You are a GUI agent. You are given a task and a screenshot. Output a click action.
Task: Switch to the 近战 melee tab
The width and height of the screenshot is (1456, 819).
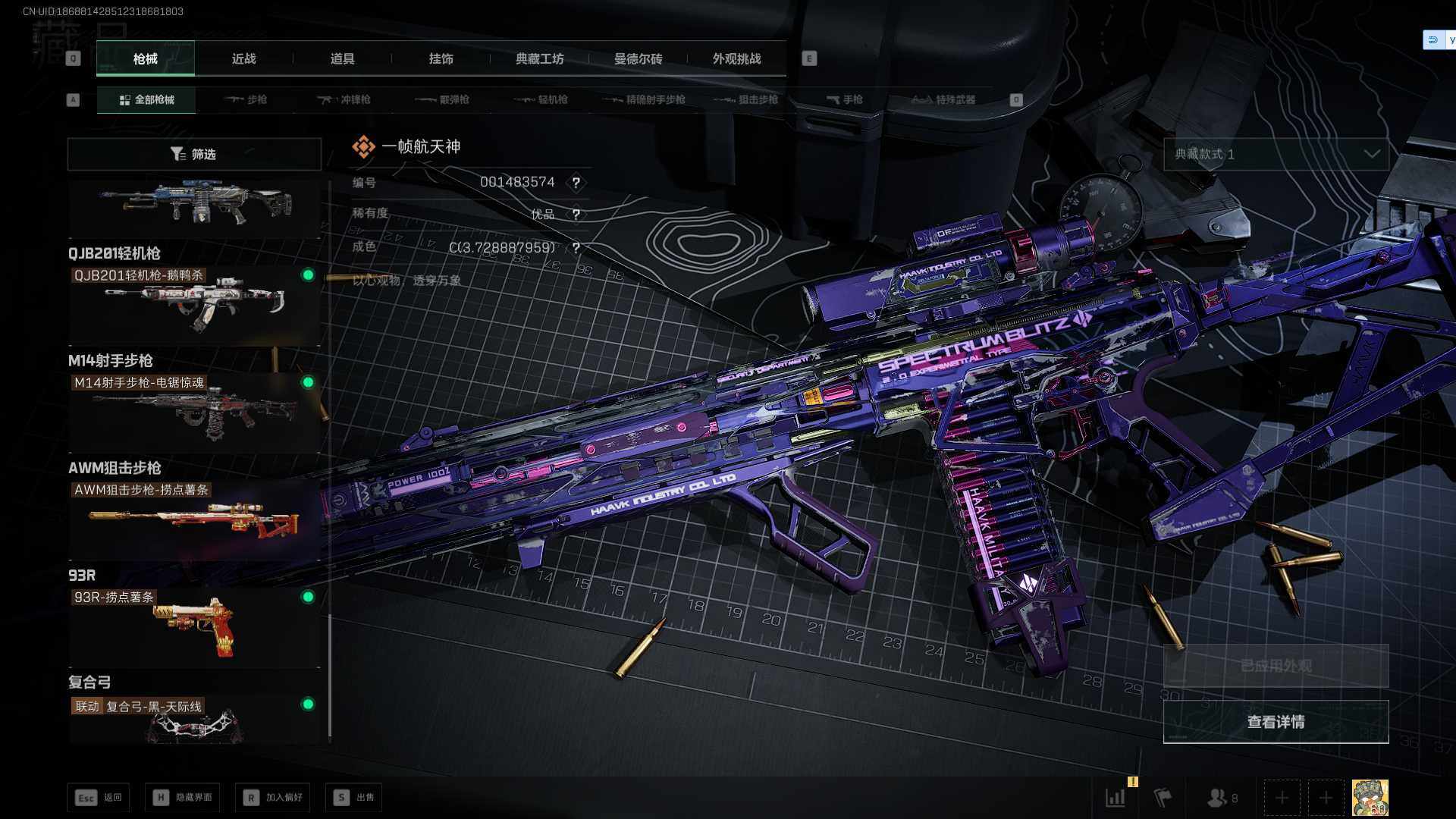click(x=243, y=59)
